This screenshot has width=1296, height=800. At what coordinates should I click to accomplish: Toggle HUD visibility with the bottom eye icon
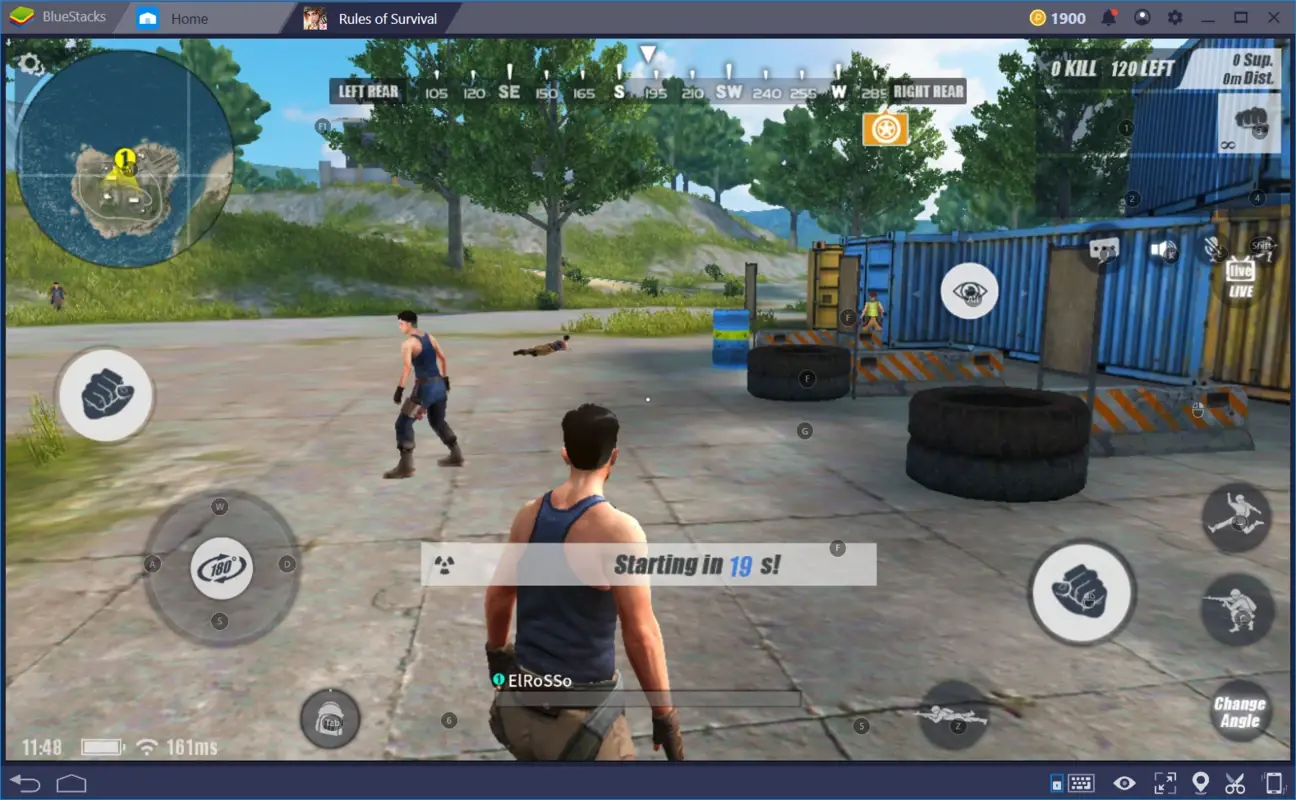pyautogui.click(x=1124, y=781)
